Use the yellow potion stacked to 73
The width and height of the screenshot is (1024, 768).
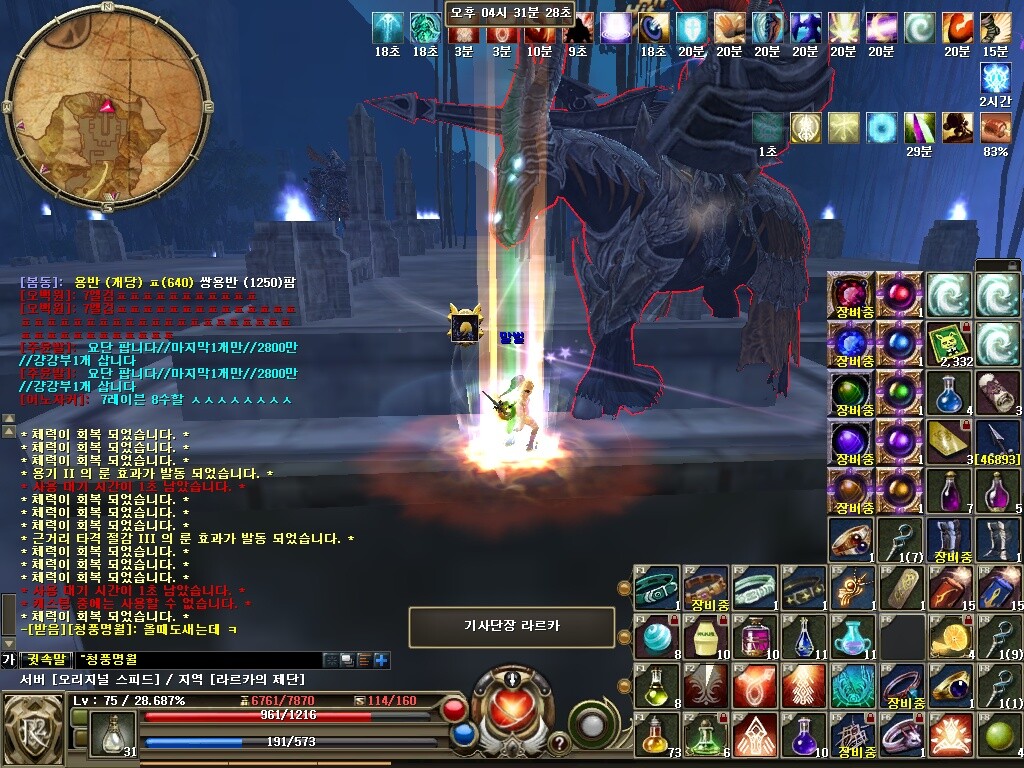[x=655, y=735]
